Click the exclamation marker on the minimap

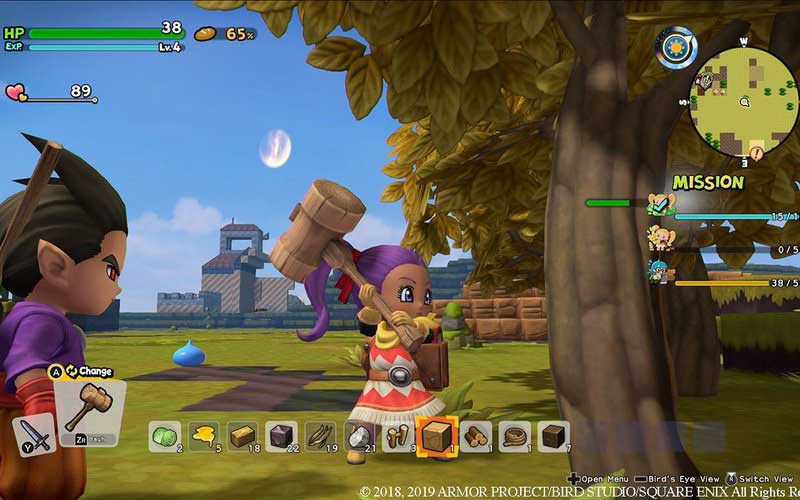click(756, 152)
